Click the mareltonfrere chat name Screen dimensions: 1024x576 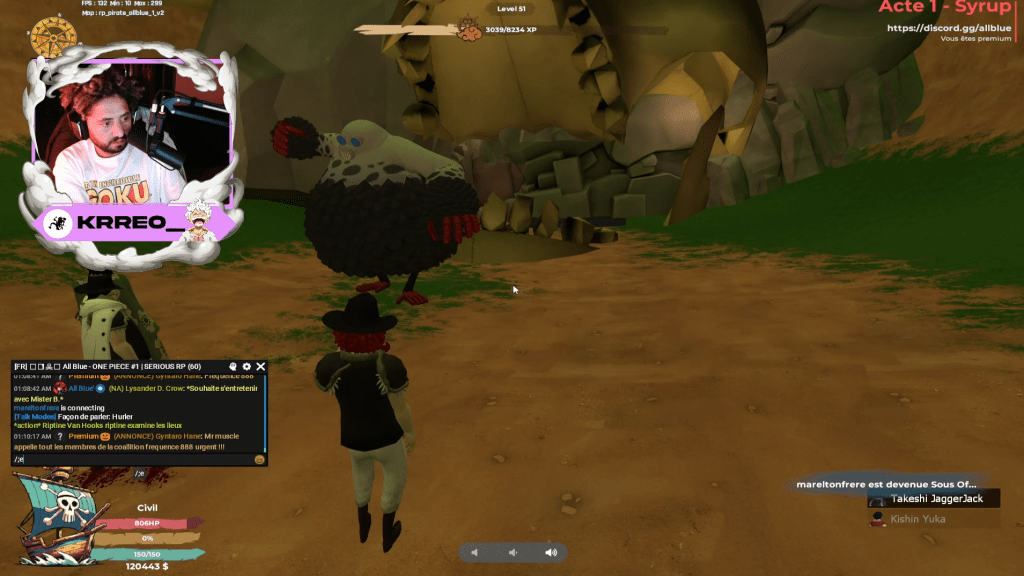(37, 408)
